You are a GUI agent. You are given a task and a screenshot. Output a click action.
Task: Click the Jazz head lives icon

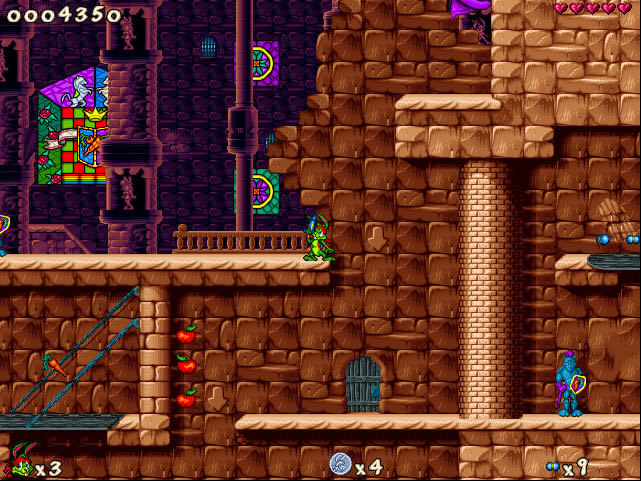(x=20, y=463)
